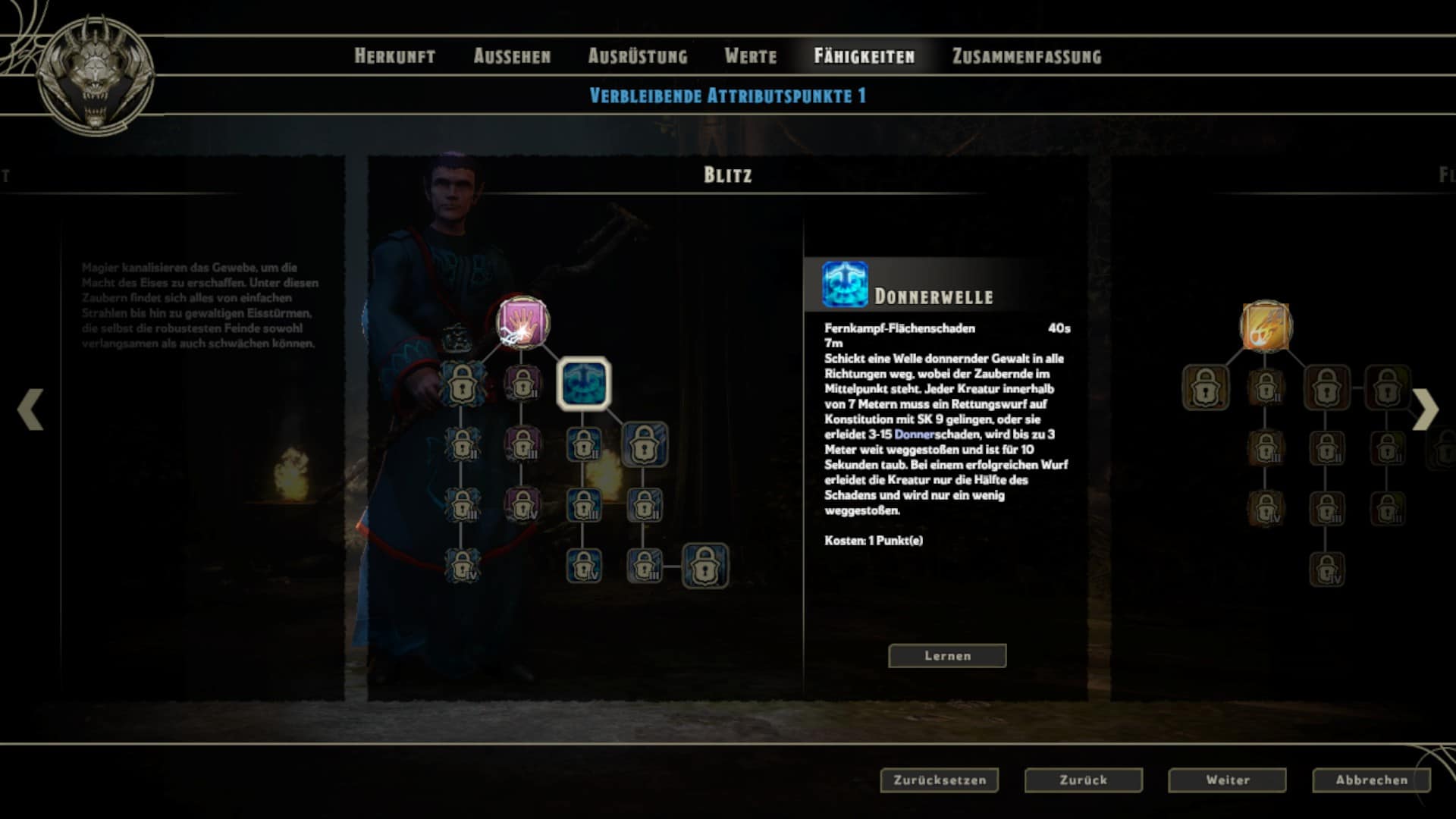This screenshot has height=819, width=1456.
Task: Select the orange fire skill icon
Action: [1265, 327]
